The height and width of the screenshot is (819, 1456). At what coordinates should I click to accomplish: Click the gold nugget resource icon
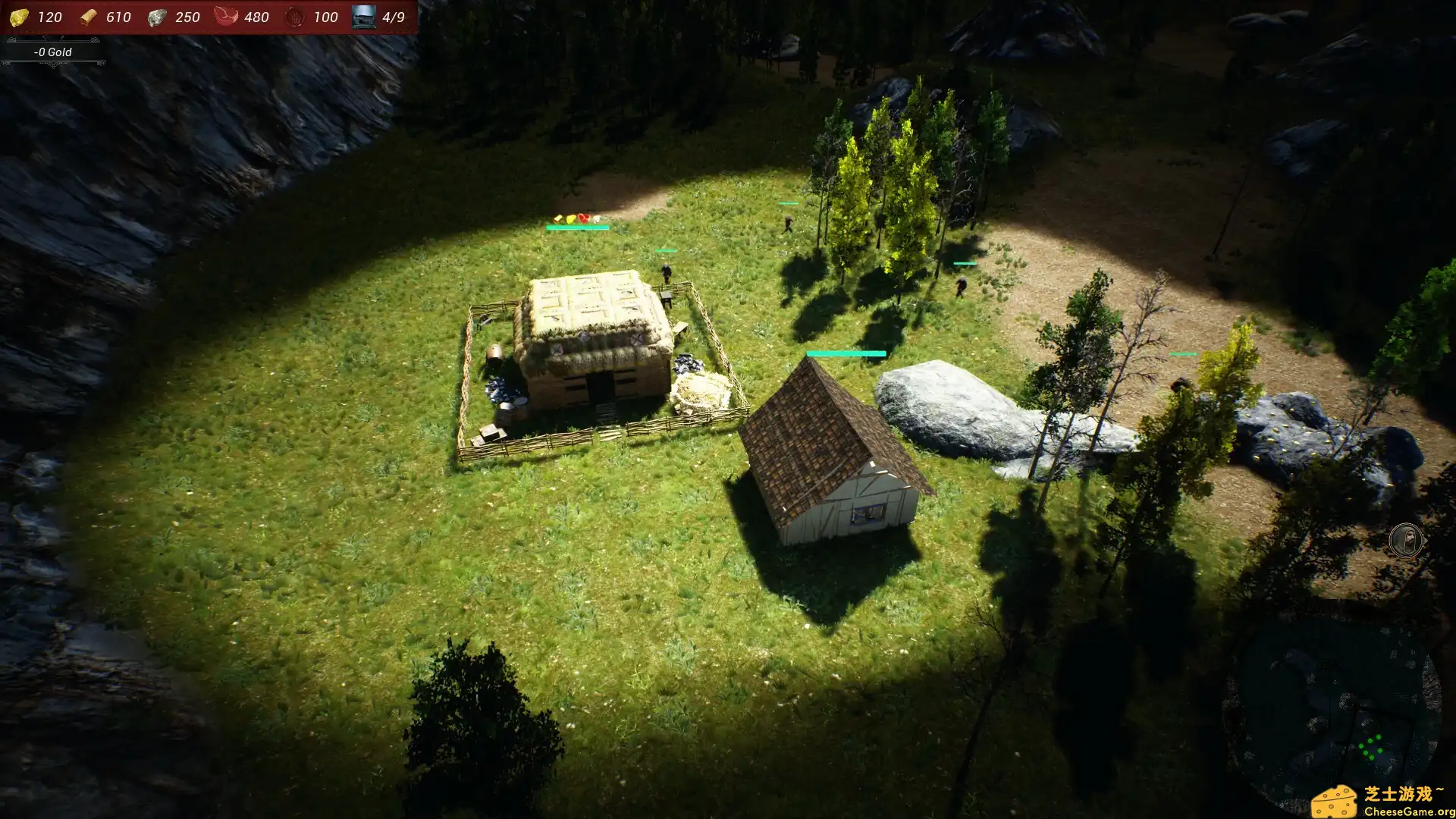20,17
